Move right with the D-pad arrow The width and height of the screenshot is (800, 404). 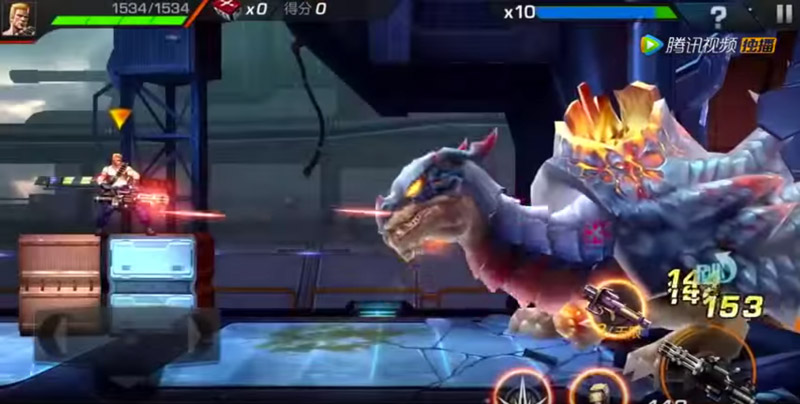(x=199, y=331)
